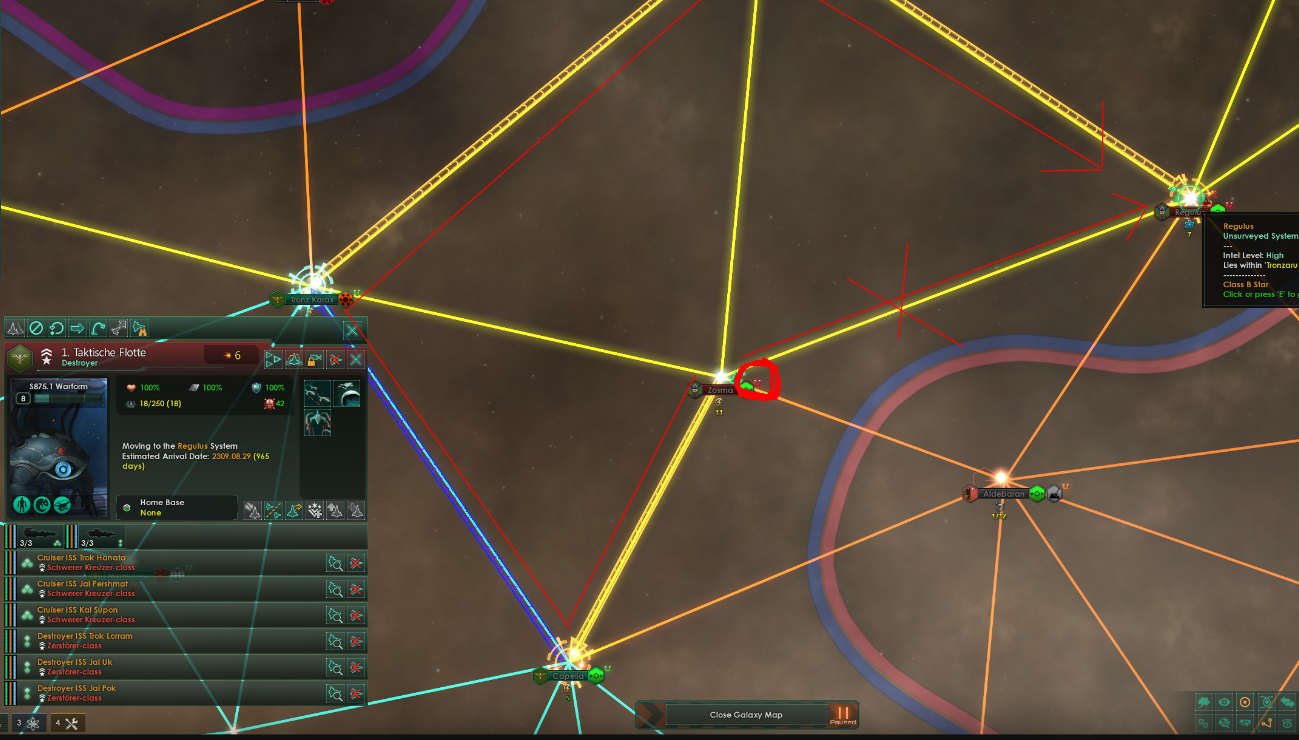Detach Destroyer ISS Jal Pok using the scissors icon
The image size is (1299, 740).
point(357,693)
